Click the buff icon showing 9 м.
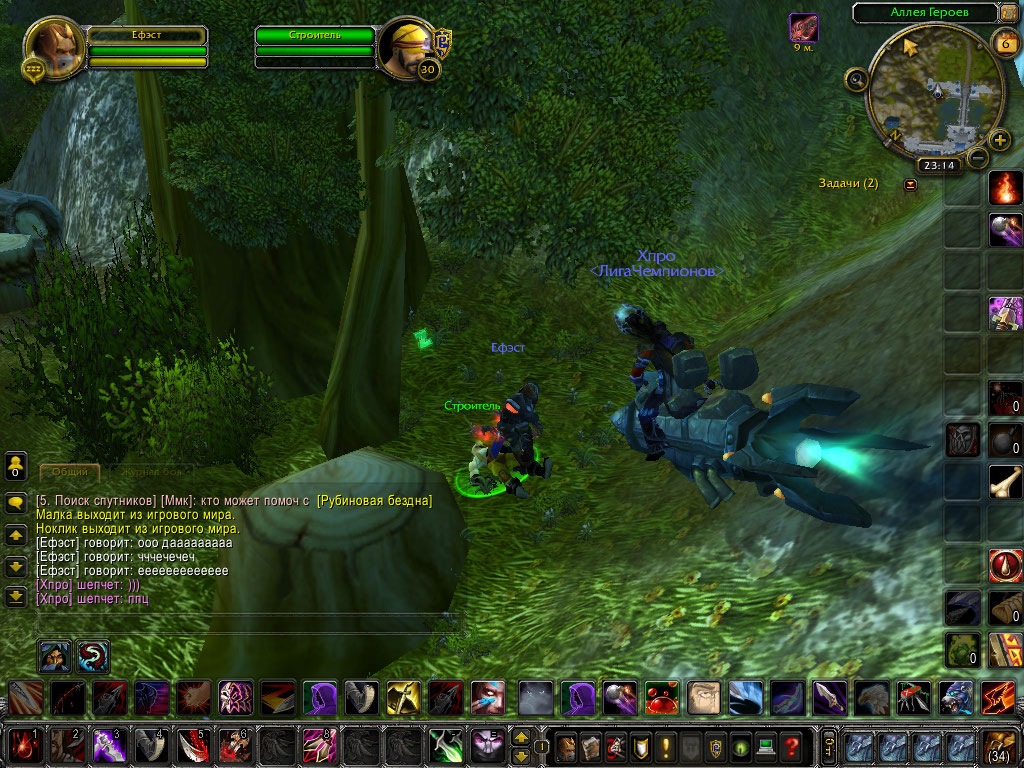The image size is (1024, 768). (x=803, y=27)
